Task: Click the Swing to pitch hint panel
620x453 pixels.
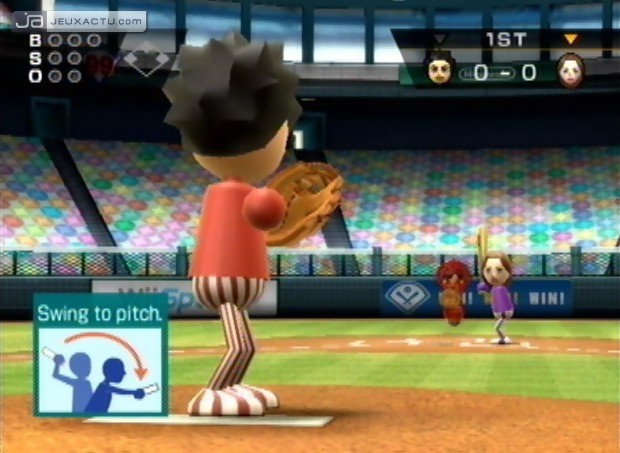Action: pos(100,355)
